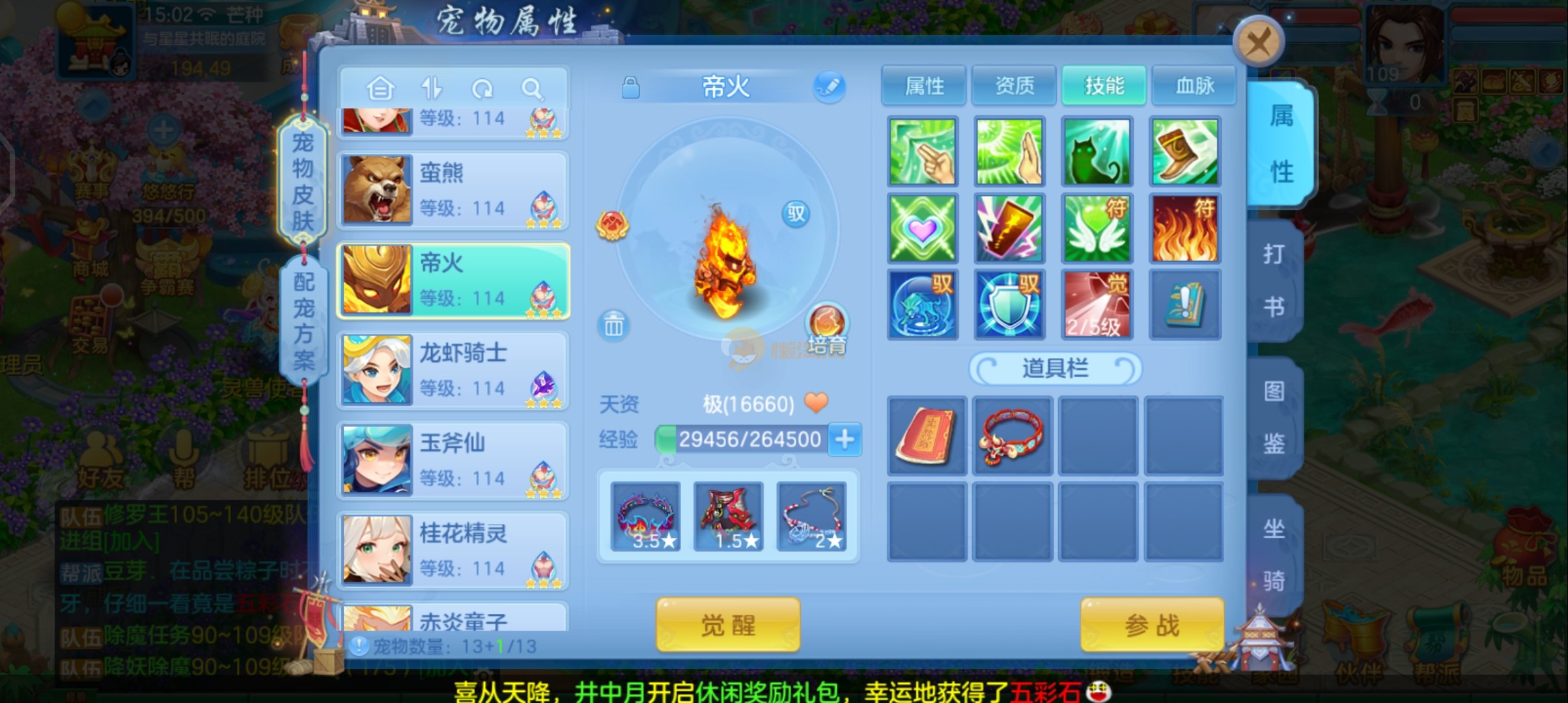1568x703 pixels.
Task: Select the 玉斧仙 pet row
Action: pyautogui.click(x=453, y=460)
